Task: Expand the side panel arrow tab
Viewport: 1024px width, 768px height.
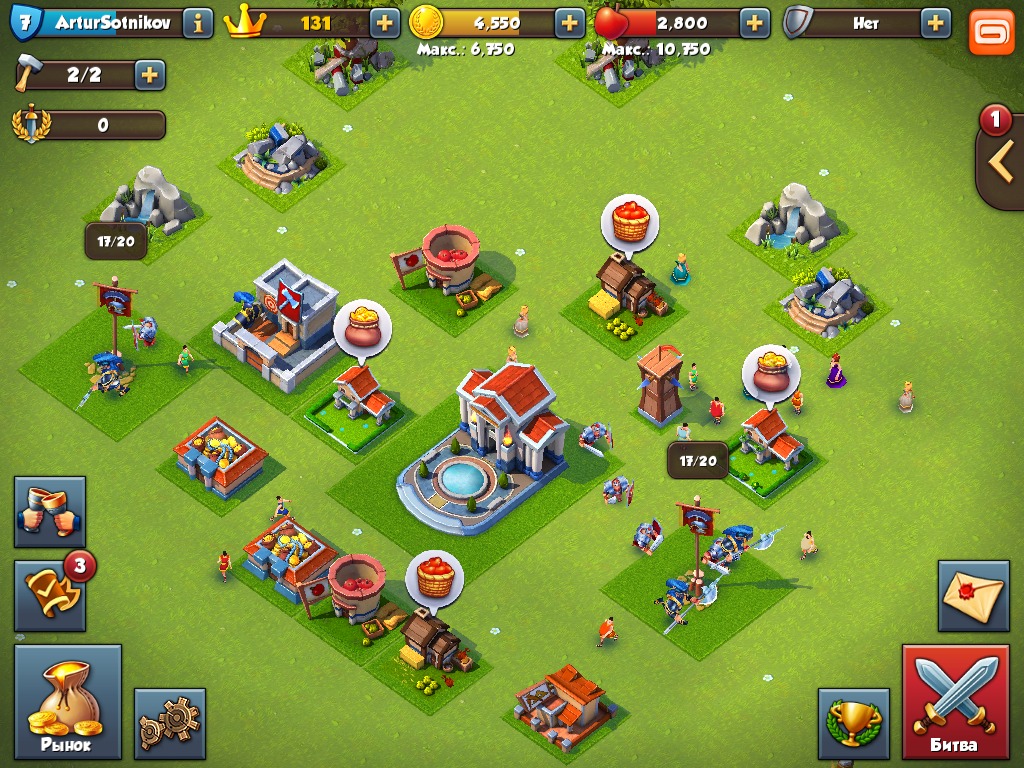Action: click(1001, 162)
